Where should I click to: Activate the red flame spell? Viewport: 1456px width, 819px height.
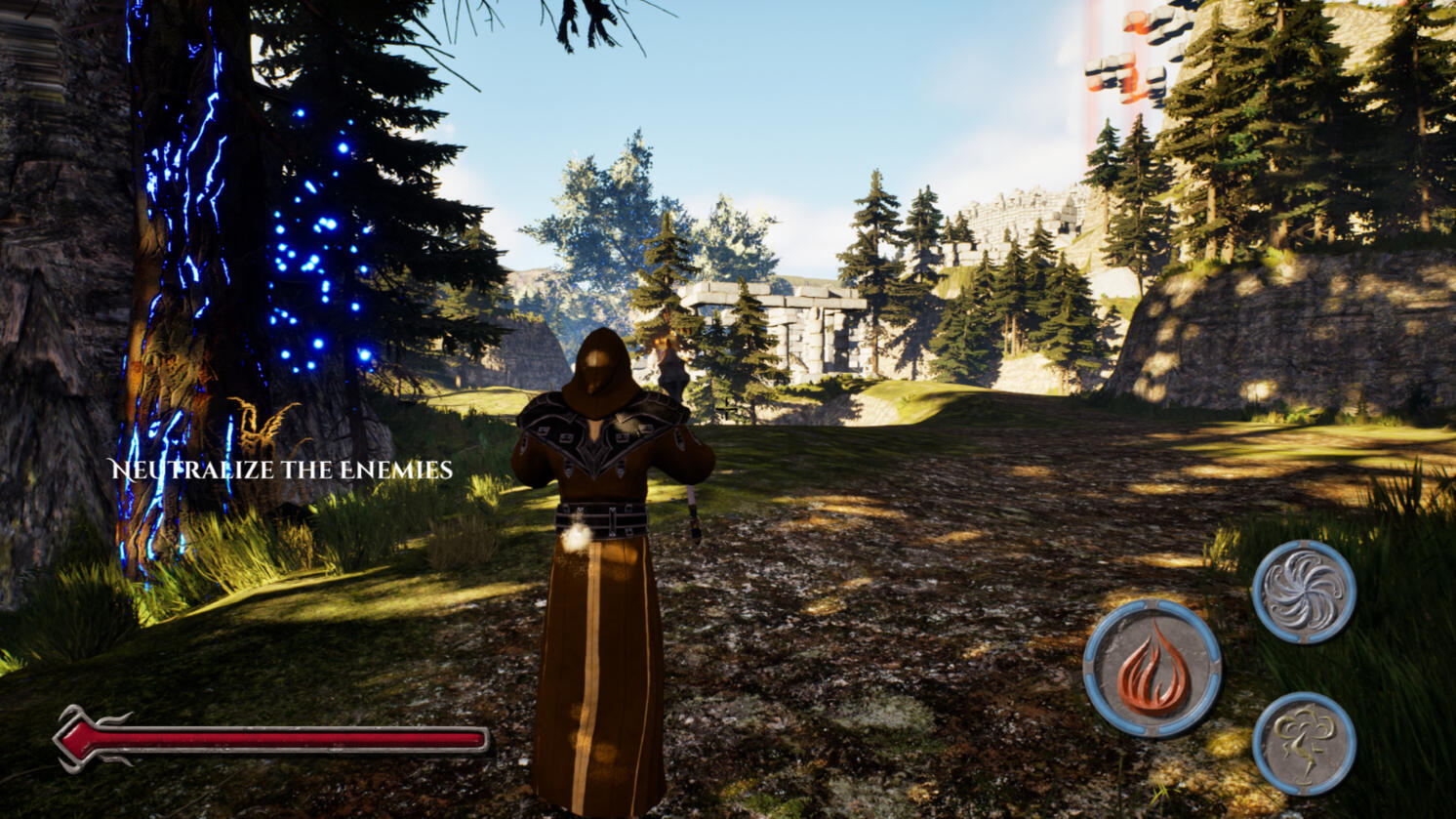[x=1153, y=668]
